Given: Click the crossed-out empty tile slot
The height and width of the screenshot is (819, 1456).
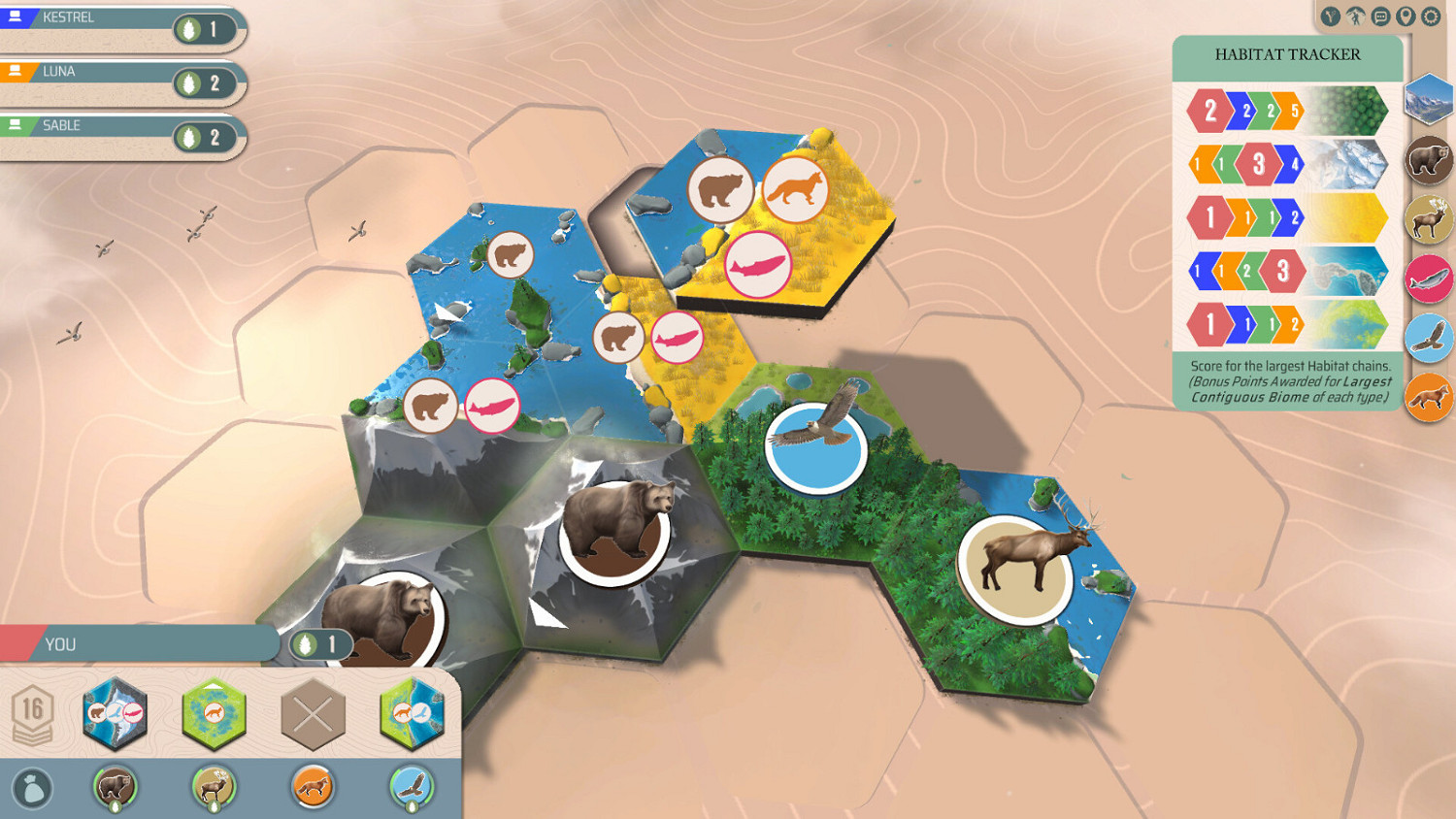Looking at the screenshot, I should coord(313,715).
